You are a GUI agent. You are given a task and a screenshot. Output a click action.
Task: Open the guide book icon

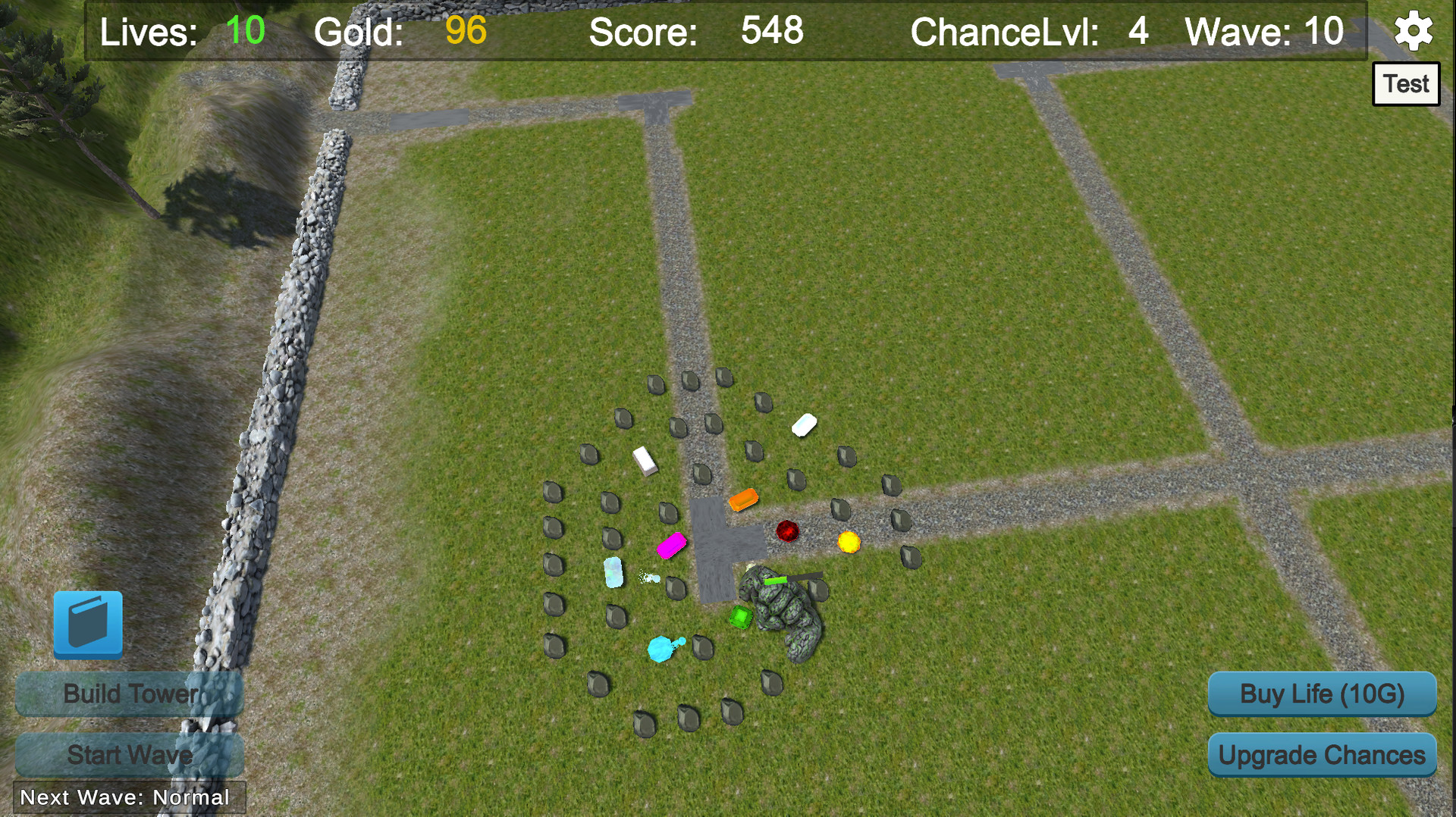pyautogui.click(x=88, y=624)
